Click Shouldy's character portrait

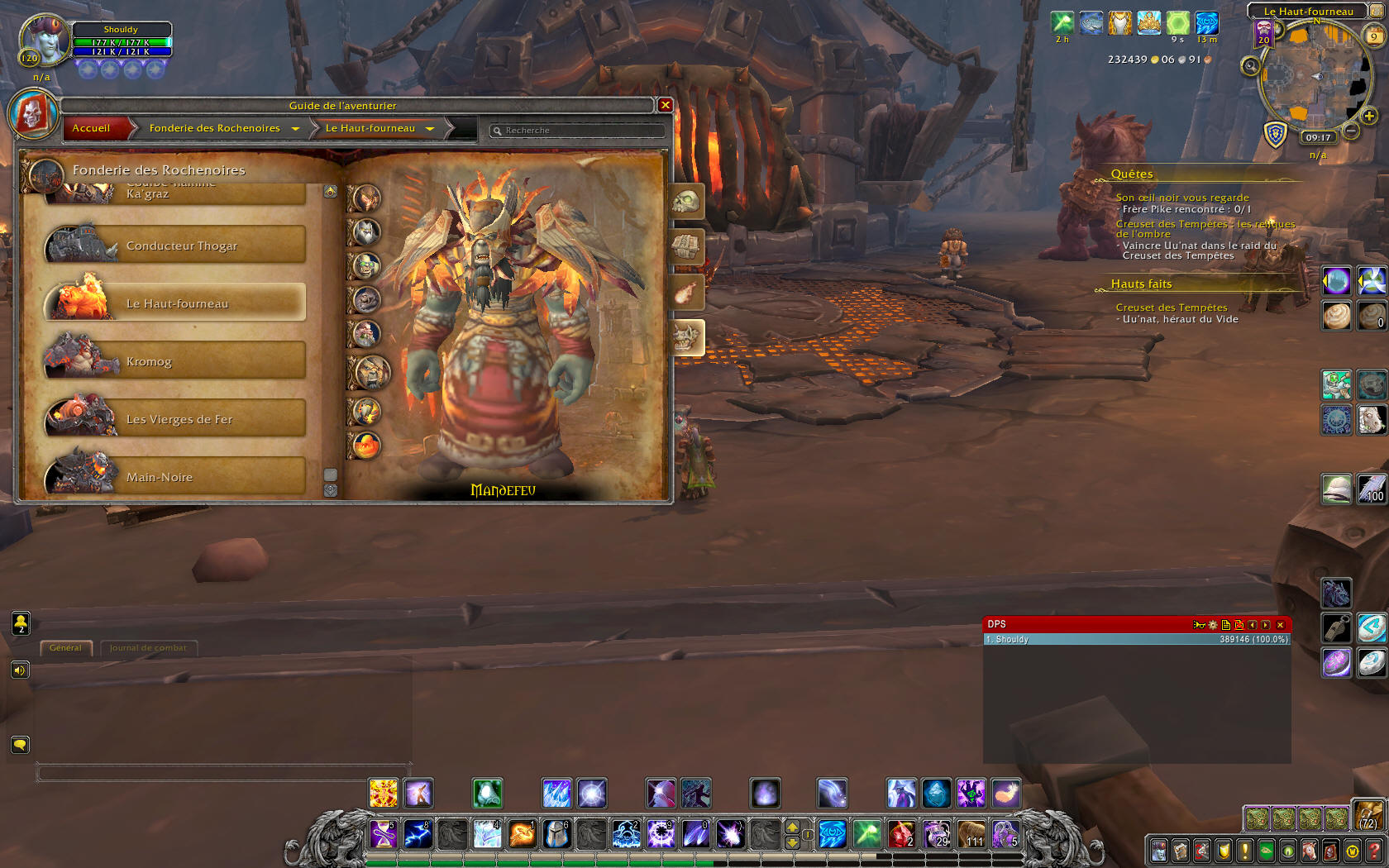[x=44, y=39]
